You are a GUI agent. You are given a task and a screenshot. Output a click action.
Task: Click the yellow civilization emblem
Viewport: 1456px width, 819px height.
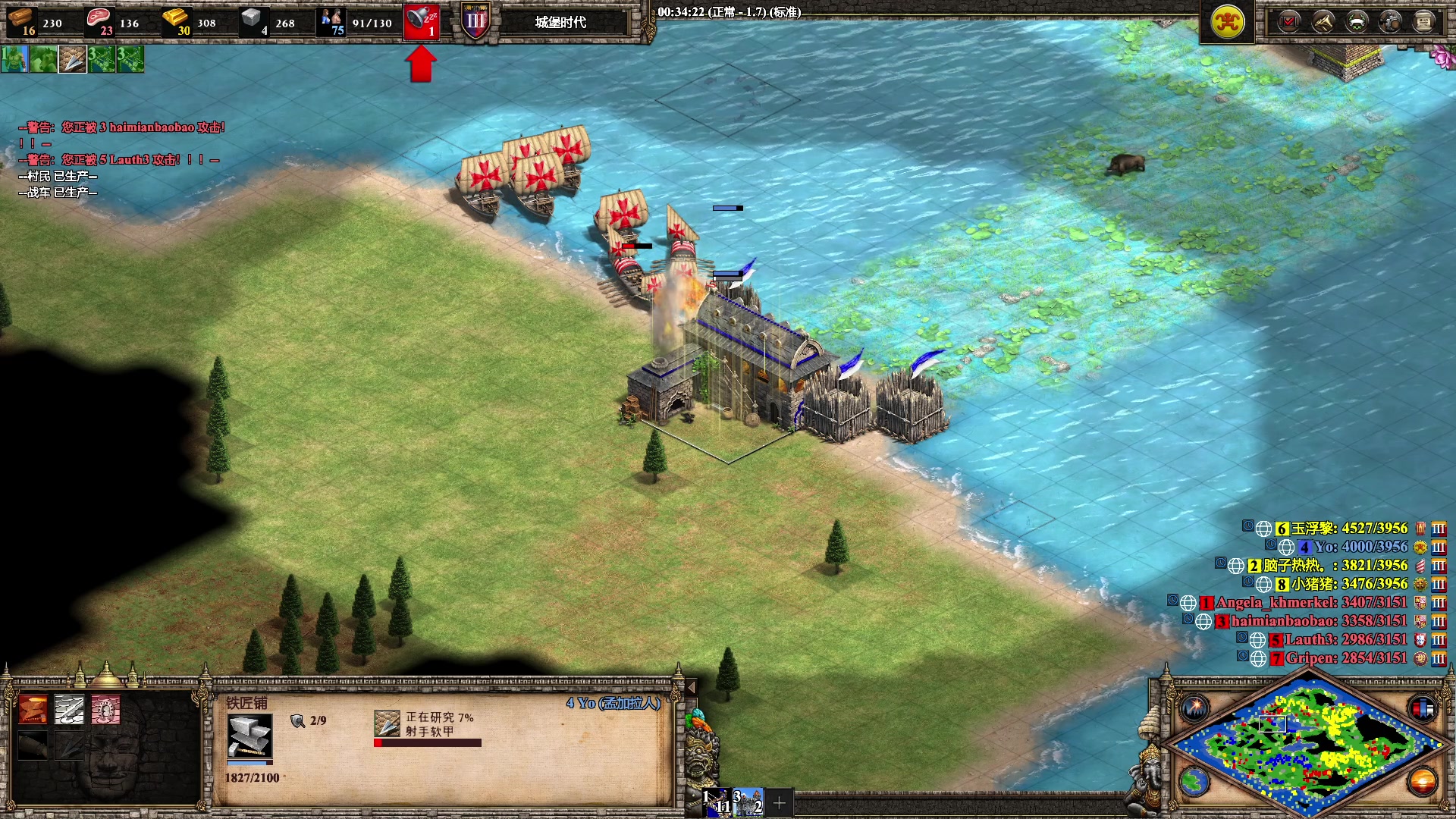click(1227, 21)
